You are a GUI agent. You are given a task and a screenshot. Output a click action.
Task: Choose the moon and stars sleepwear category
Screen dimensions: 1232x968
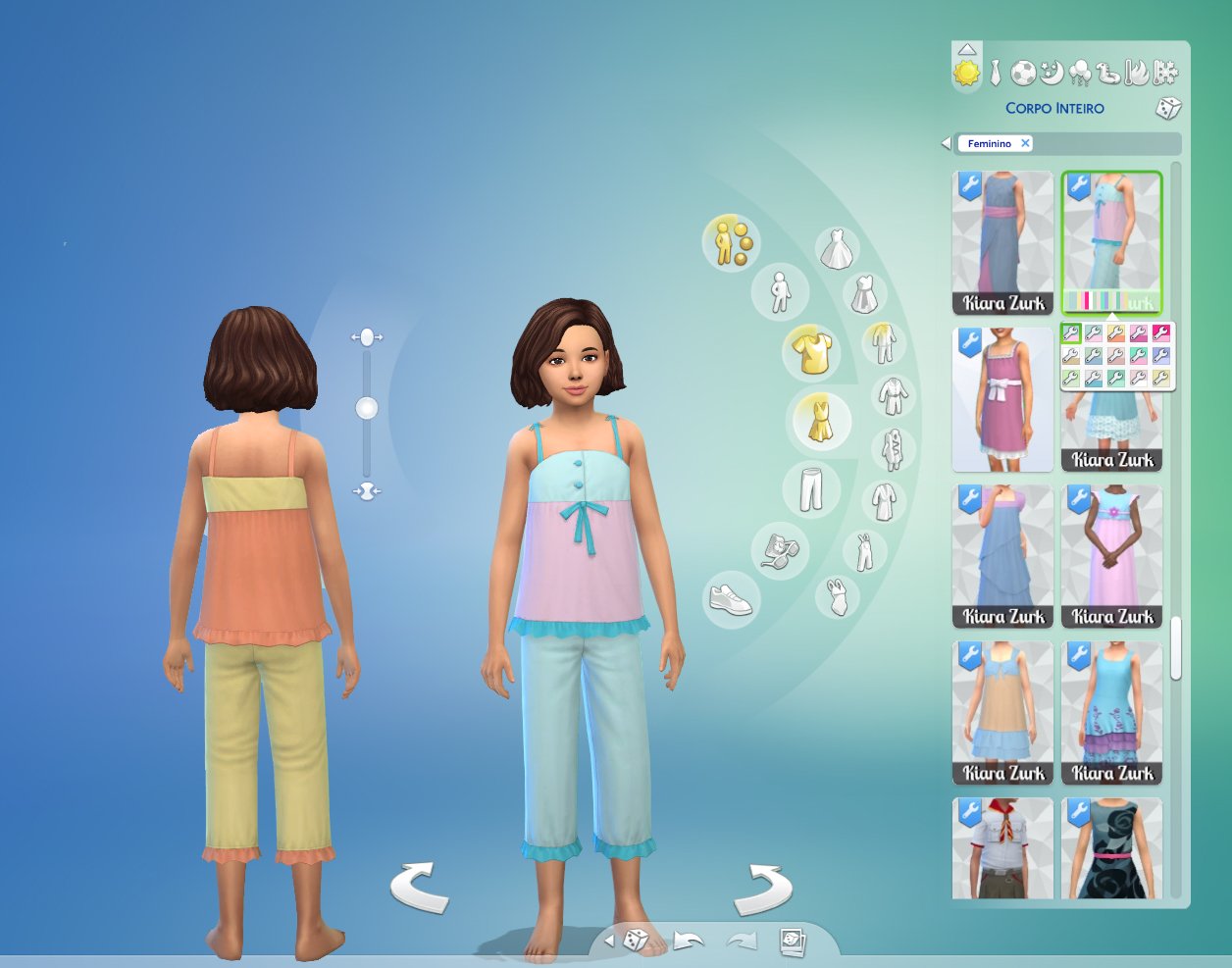click(1052, 73)
